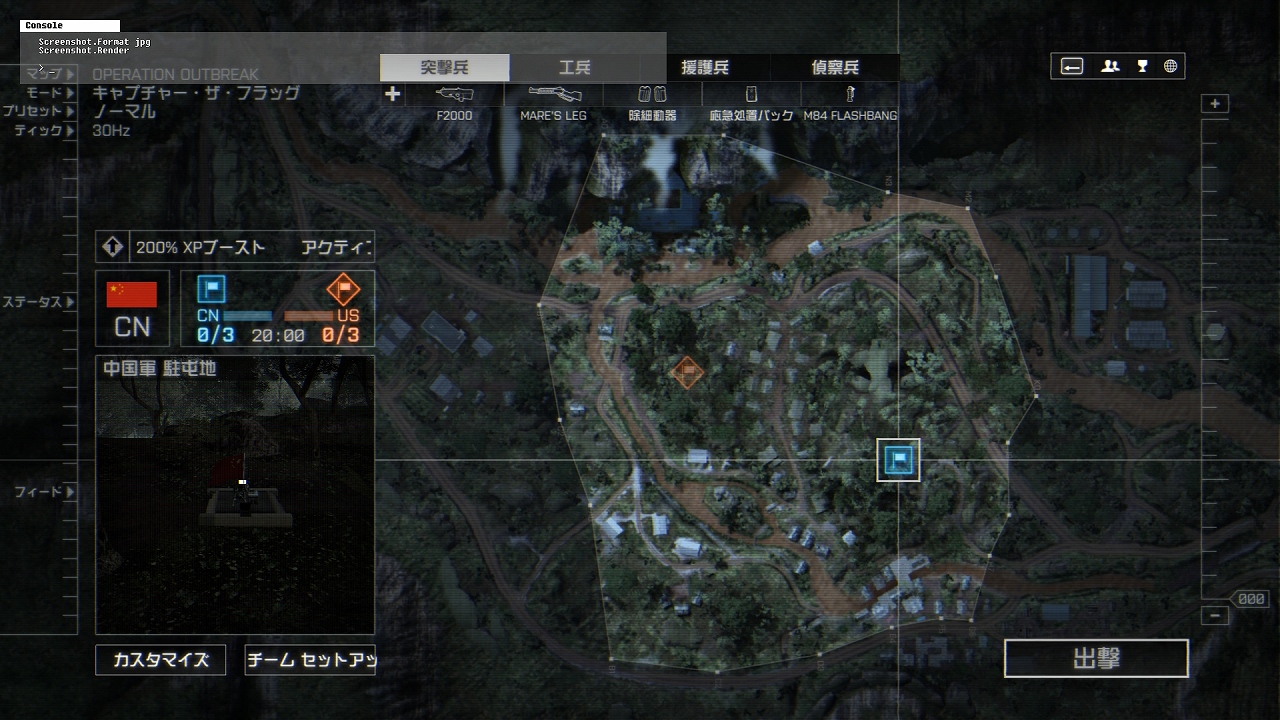This screenshot has width=1280, height=720.
Task: Open the チーム セットアップ team setup button
Action: [x=310, y=660]
